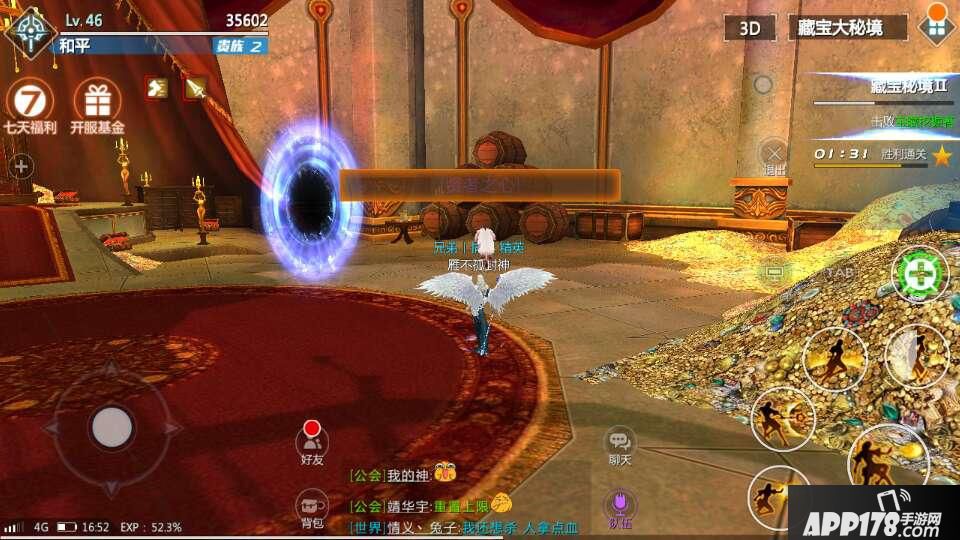
Task: Select the sword buff status icon
Action: (x=195, y=88)
